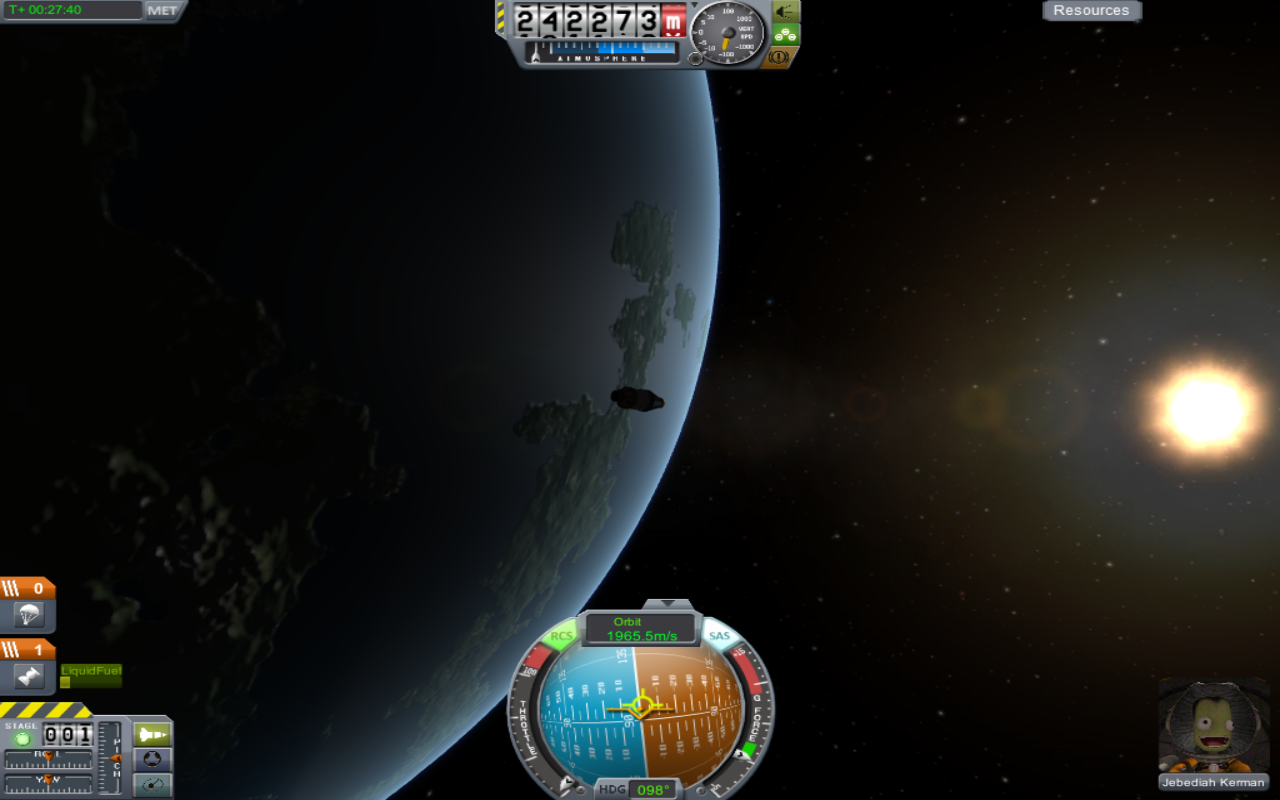Switch to docking control mode

[152, 760]
